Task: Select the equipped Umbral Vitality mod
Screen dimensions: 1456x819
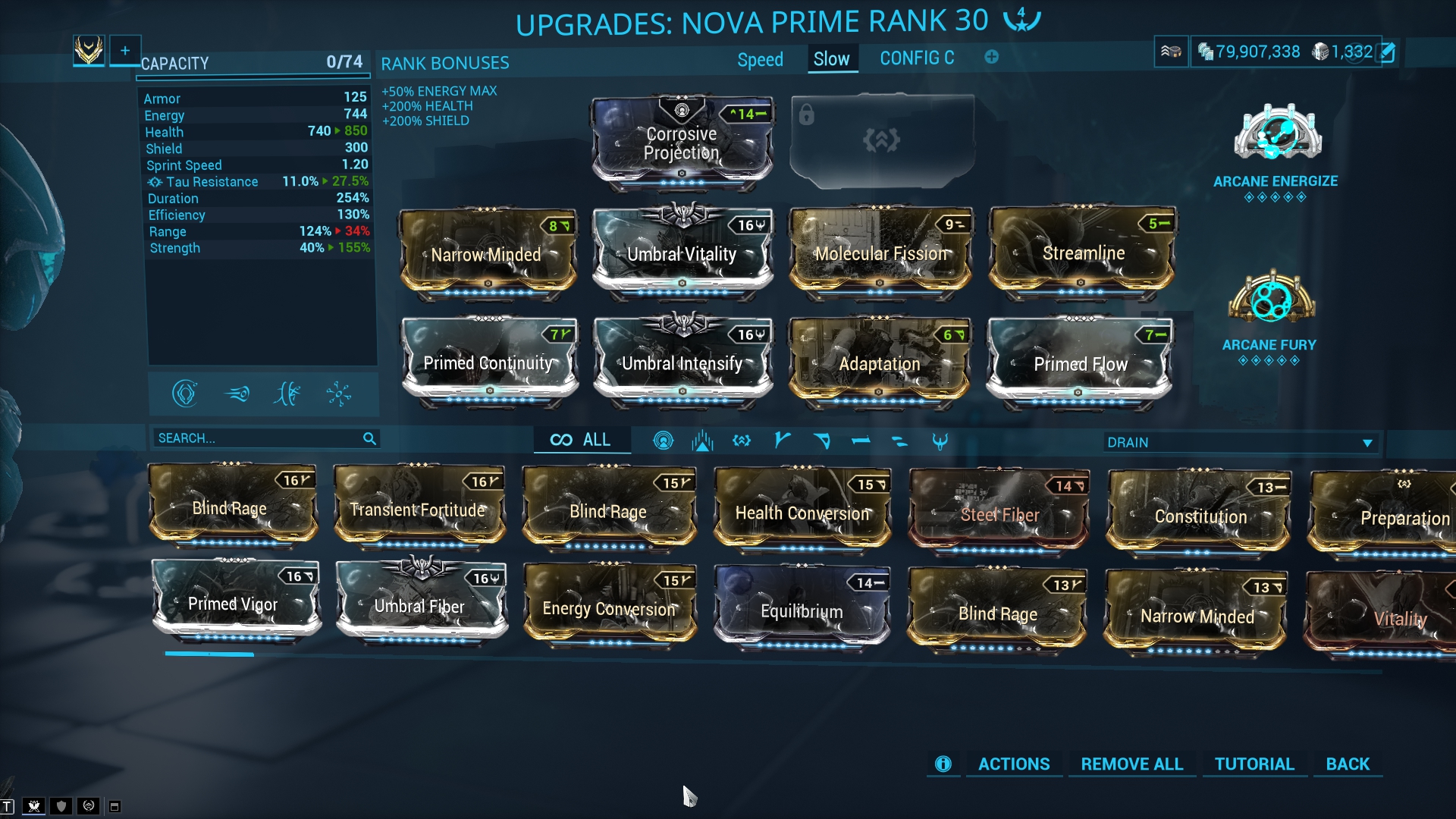Action: pos(682,254)
